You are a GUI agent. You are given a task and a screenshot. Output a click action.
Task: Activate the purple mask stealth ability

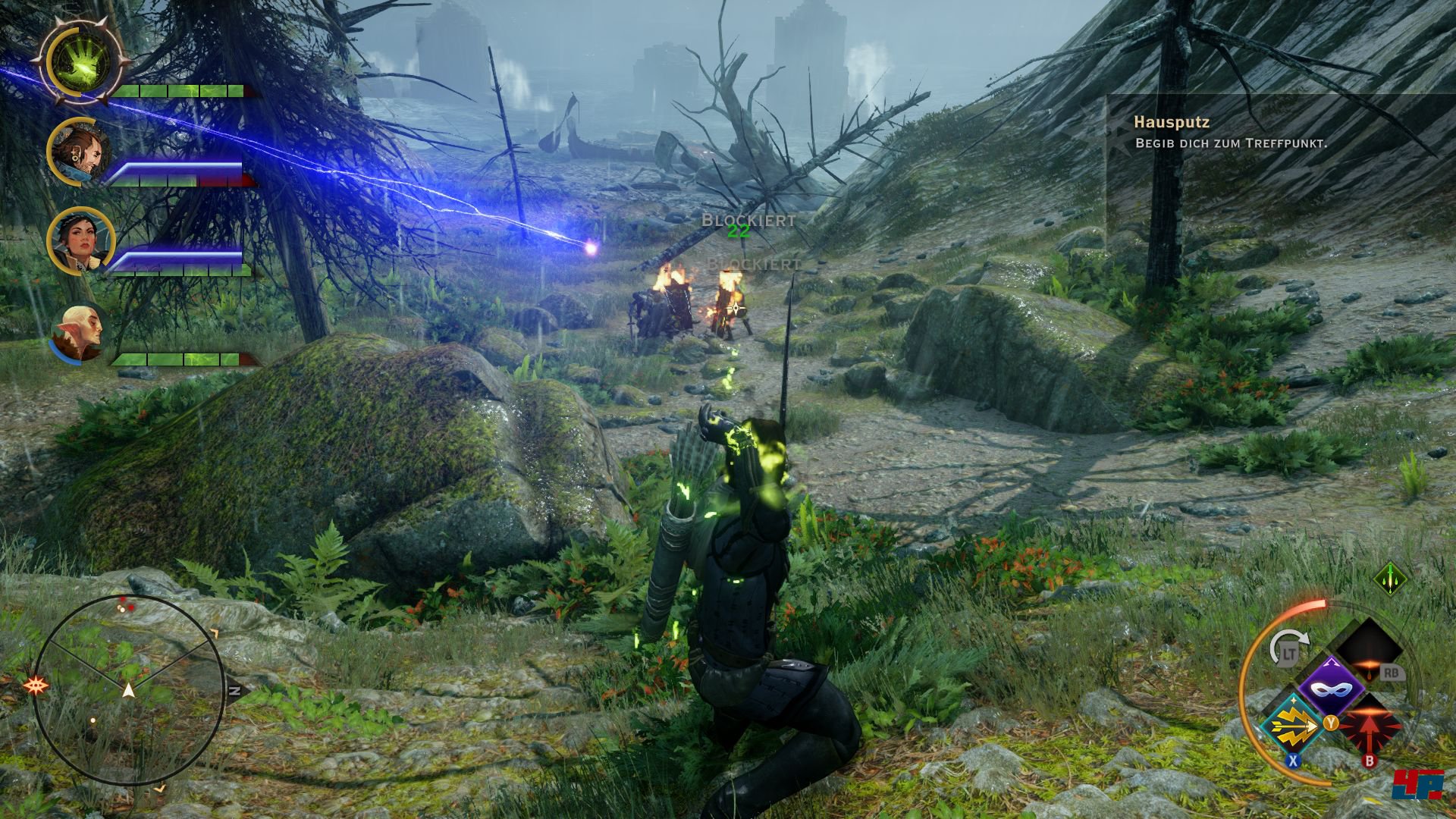coord(1329,688)
